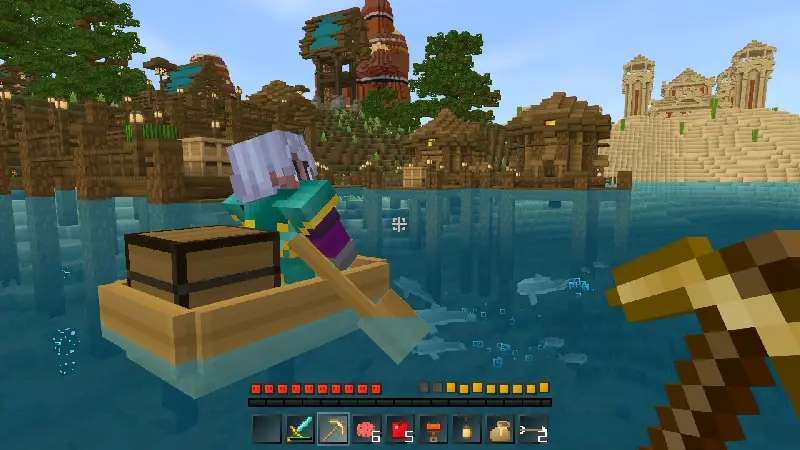The width and height of the screenshot is (800, 450).
Task: Select the diamond sword hotbar slot
Action: [x=300, y=429]
